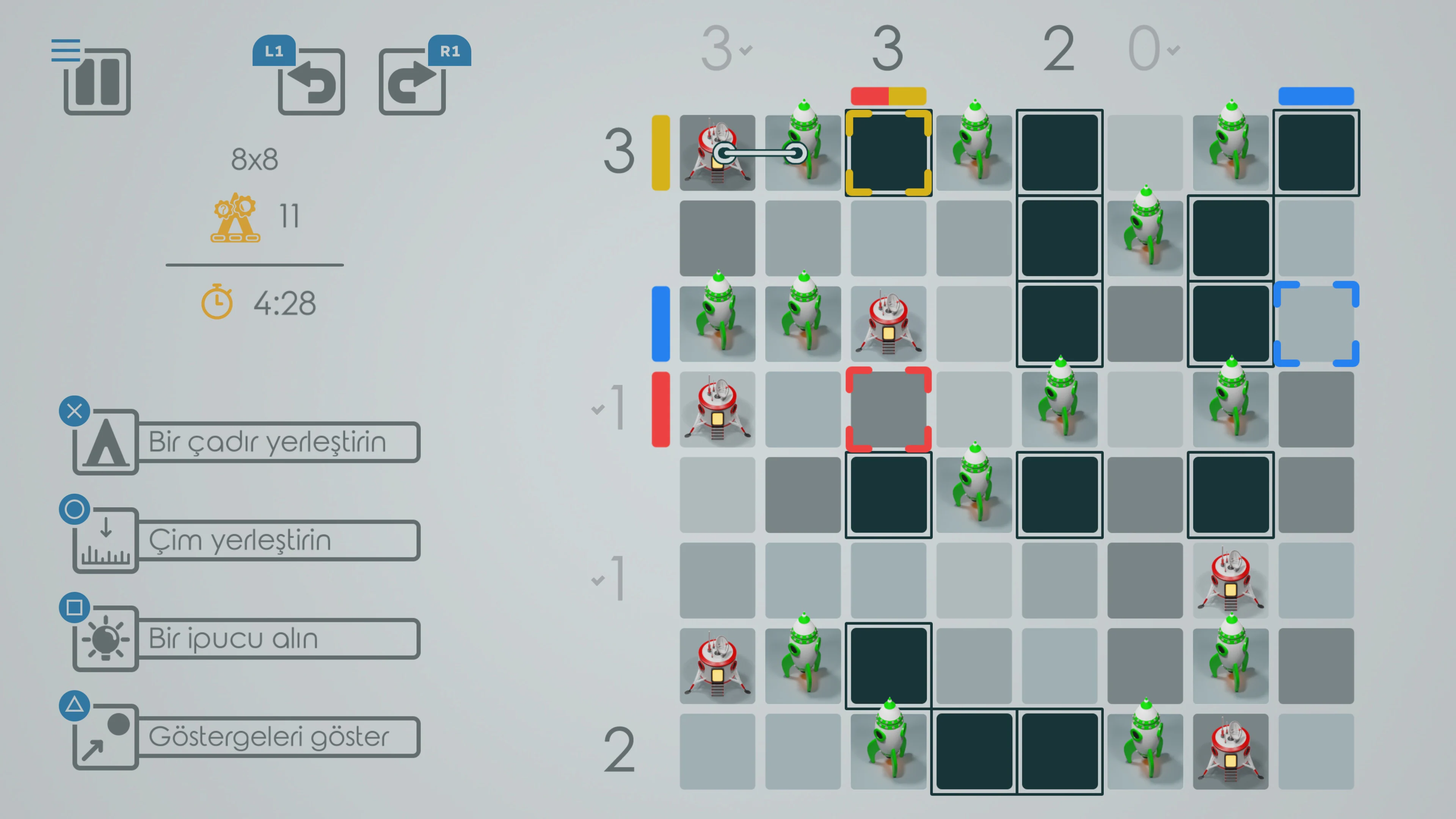1456x819 pixels.
Task: Select the grass placement icon
Action: (x=105, y=540)
